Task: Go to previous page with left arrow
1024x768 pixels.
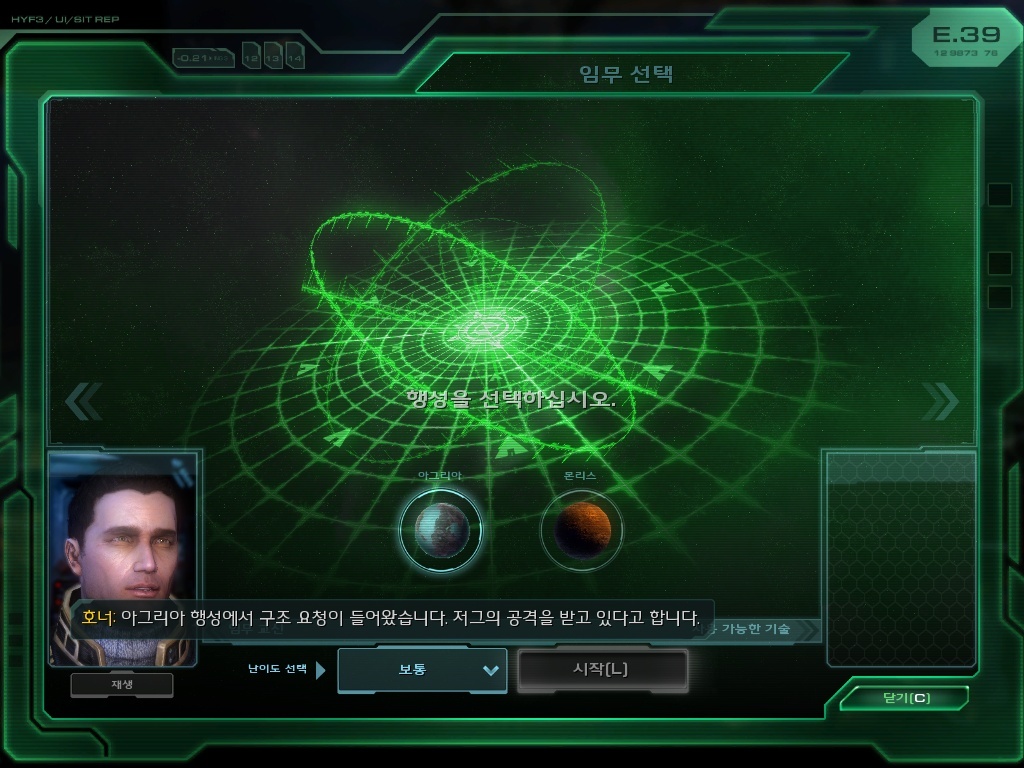Action: pos(83,402)
